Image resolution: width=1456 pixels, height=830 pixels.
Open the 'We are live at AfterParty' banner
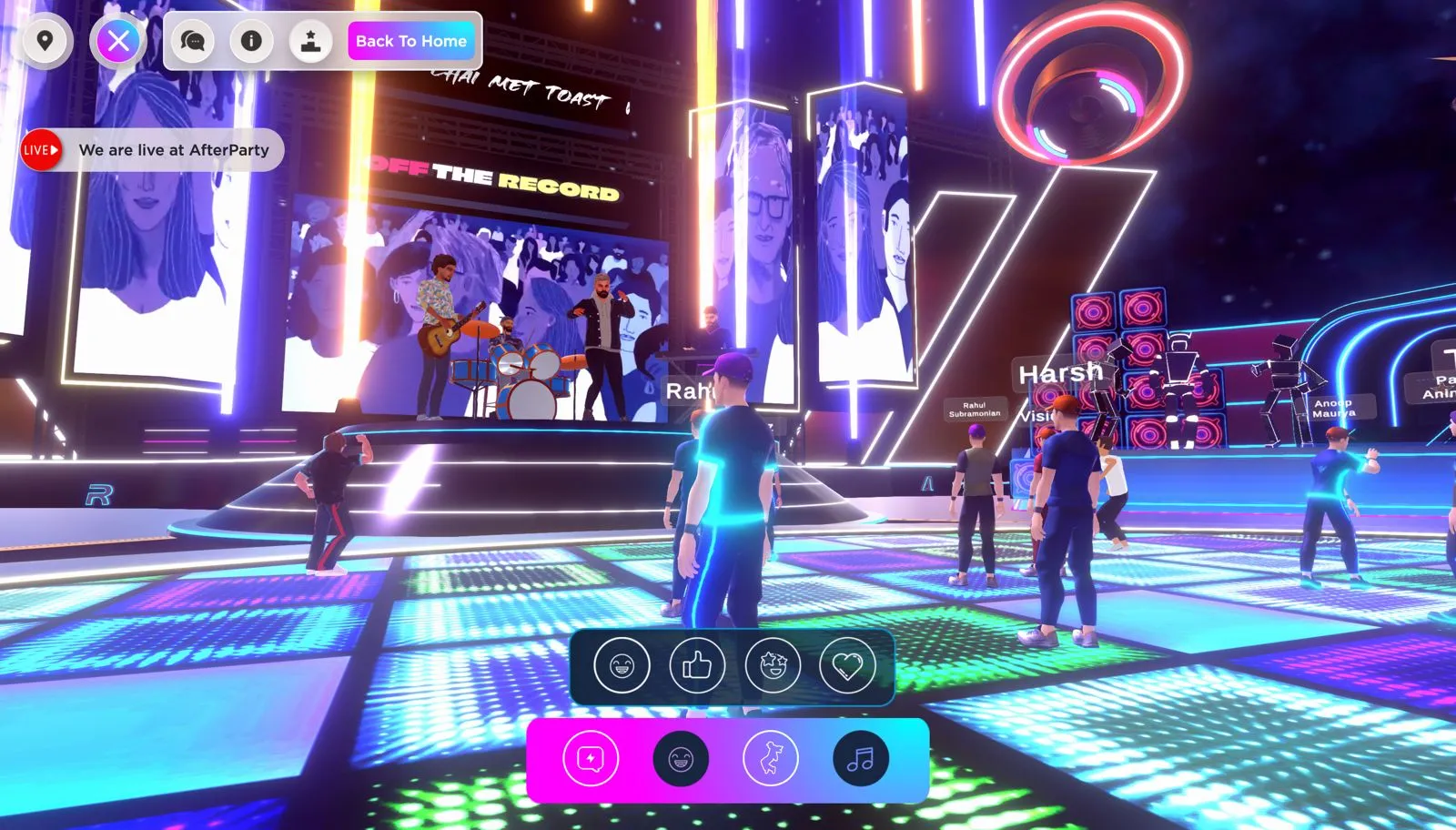(153, 150)
